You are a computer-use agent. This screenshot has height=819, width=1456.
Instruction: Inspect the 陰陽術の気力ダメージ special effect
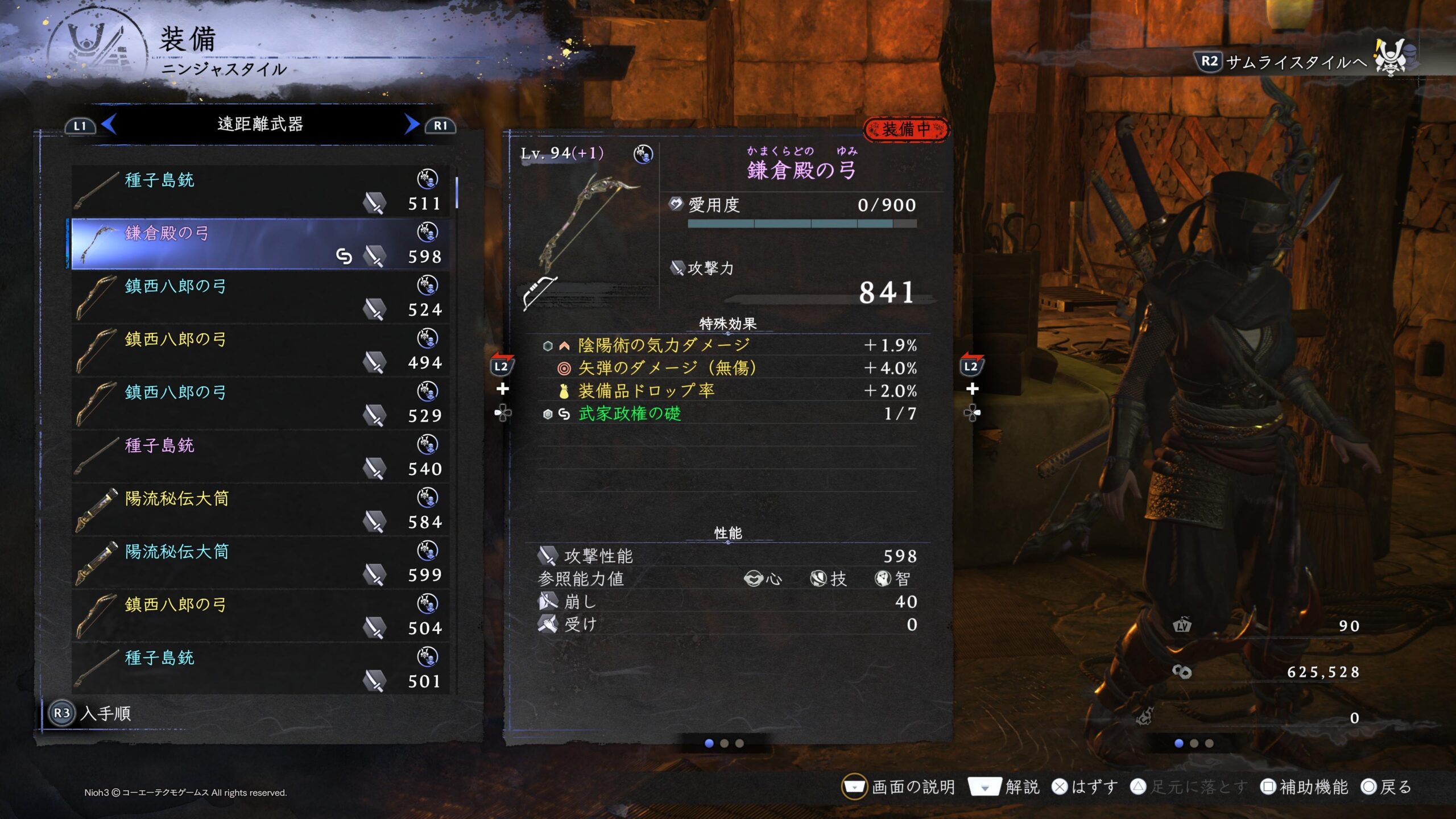728,345
